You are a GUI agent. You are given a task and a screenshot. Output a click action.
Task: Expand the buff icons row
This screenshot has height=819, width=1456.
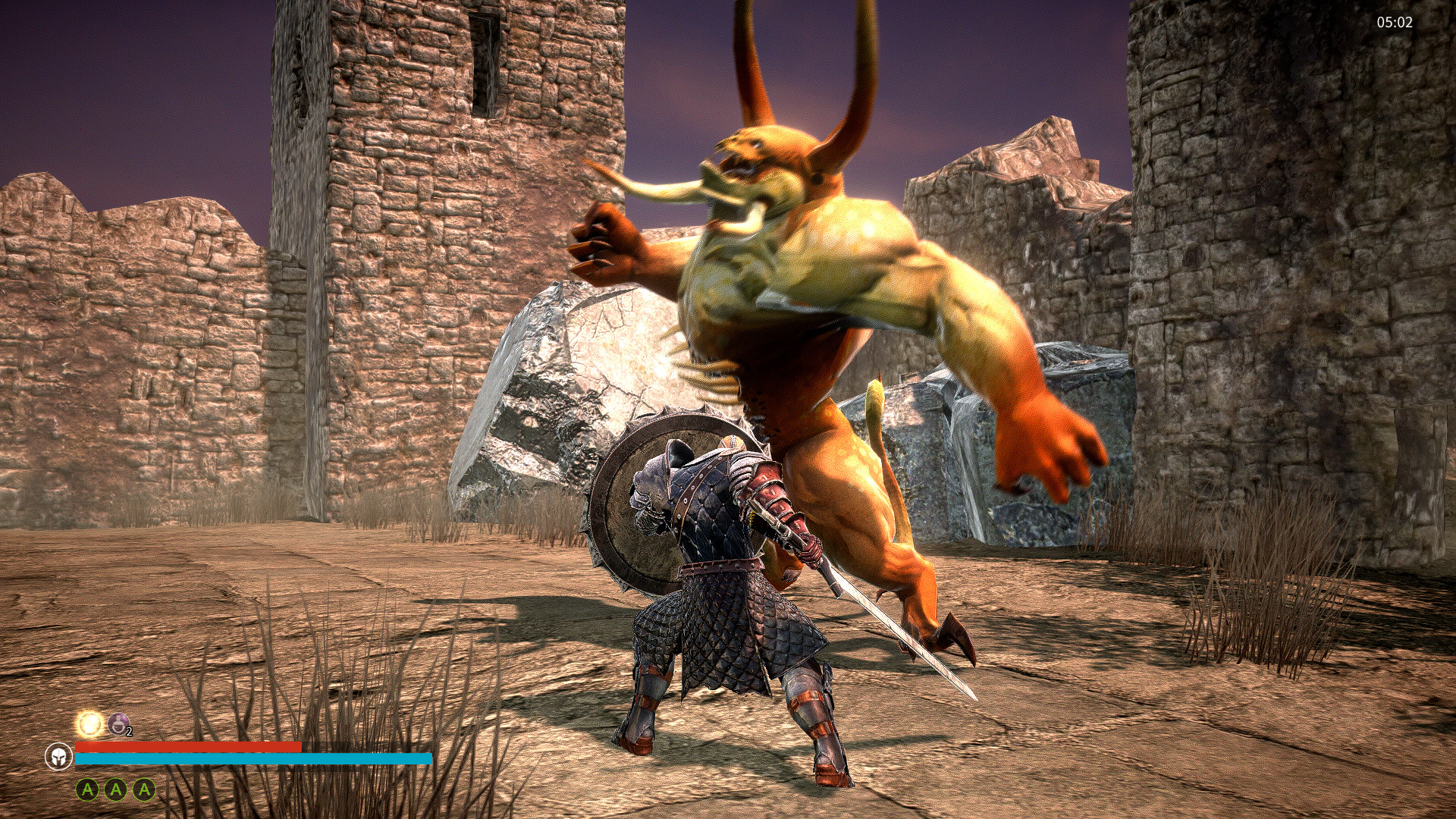coord(102,724)
